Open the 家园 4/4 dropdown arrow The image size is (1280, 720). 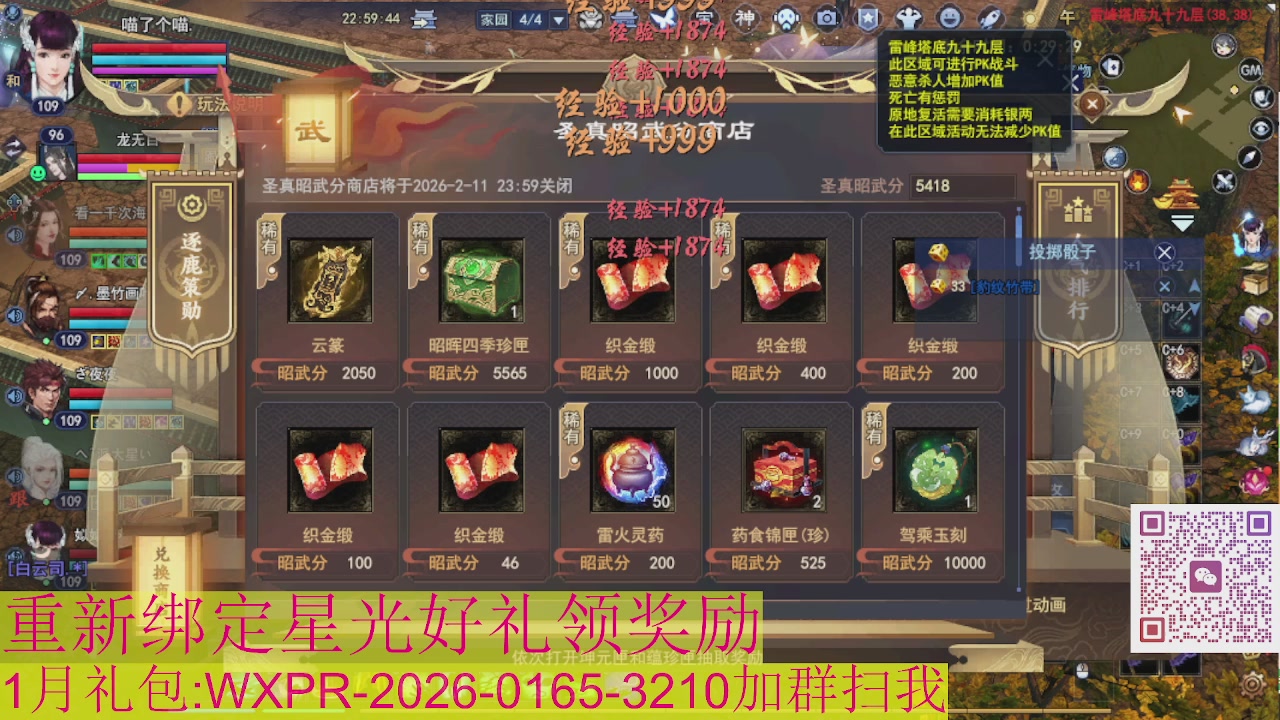coord(558,17)
